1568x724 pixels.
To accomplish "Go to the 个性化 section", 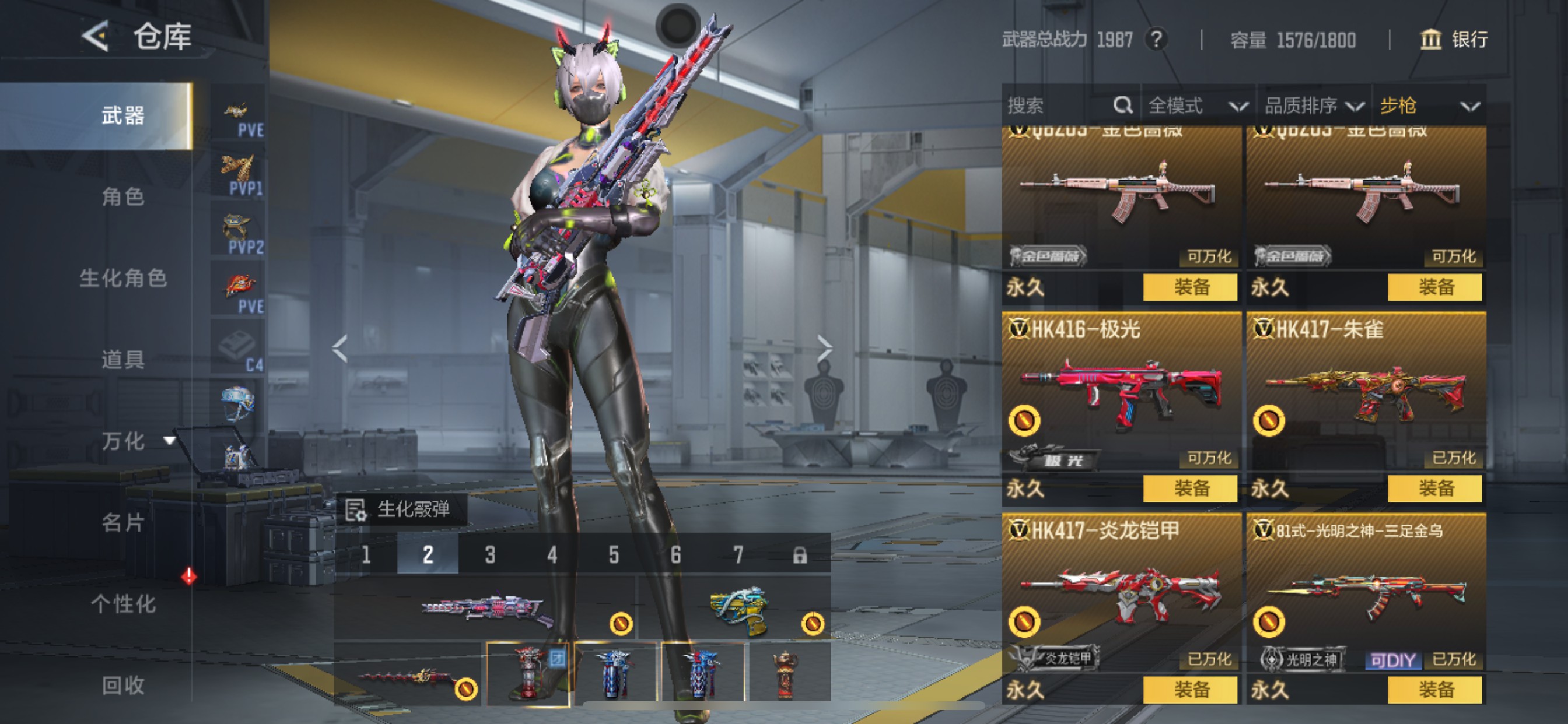I will [123, 603].
